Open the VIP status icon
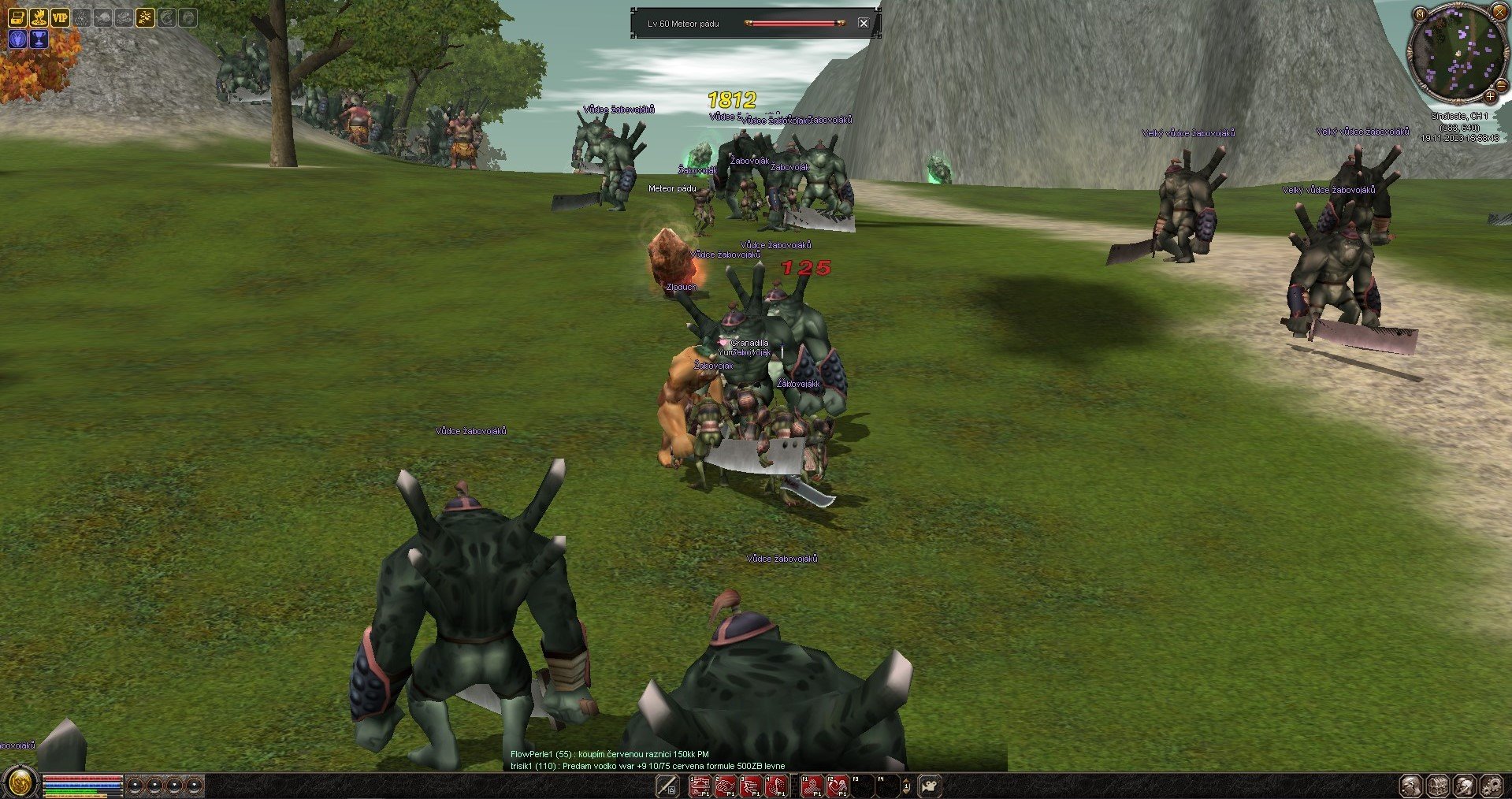This screenshot has width=1512, height=799. click(x=60, y=17)
